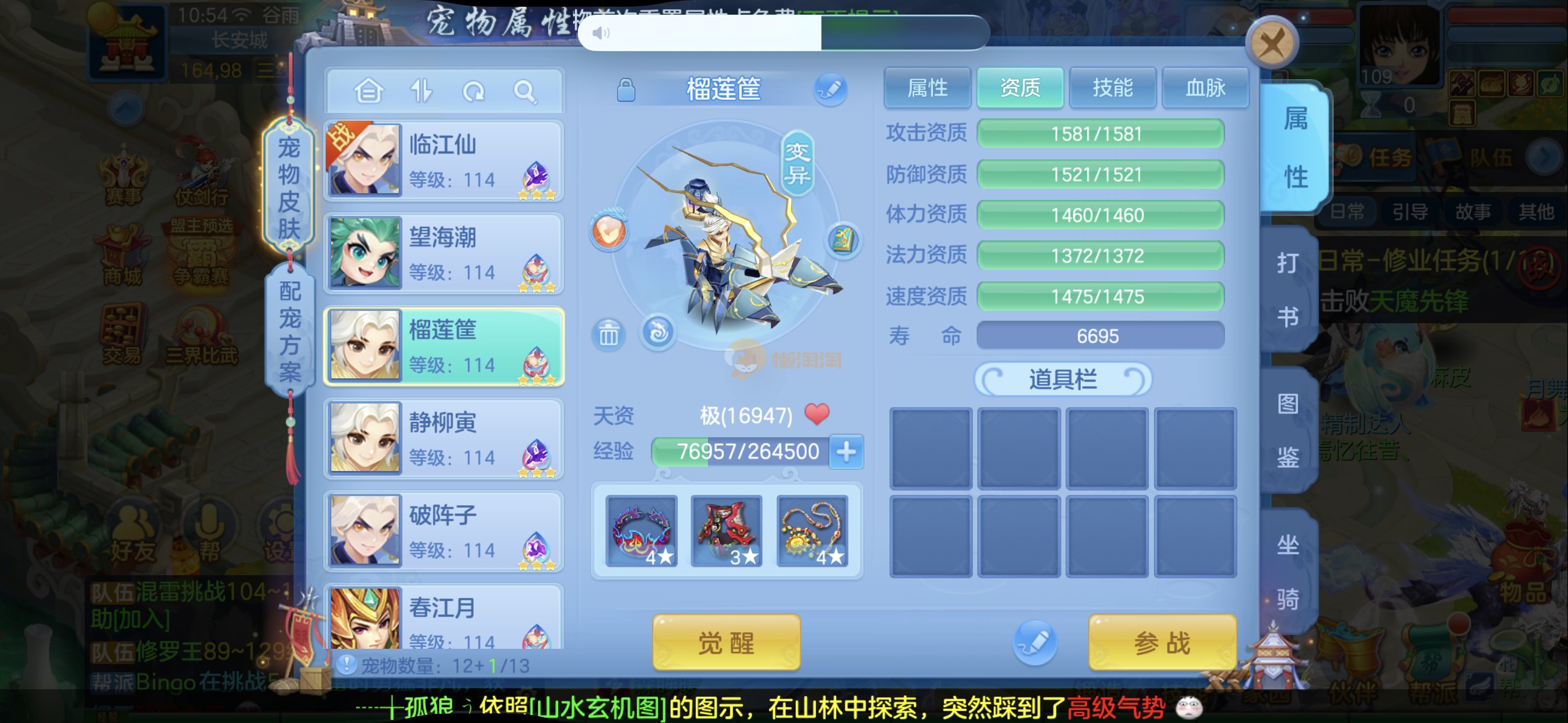Screen dimensions: 1568x723
Task: Click the 变异 mutation button
Action: tap(797, 163)
